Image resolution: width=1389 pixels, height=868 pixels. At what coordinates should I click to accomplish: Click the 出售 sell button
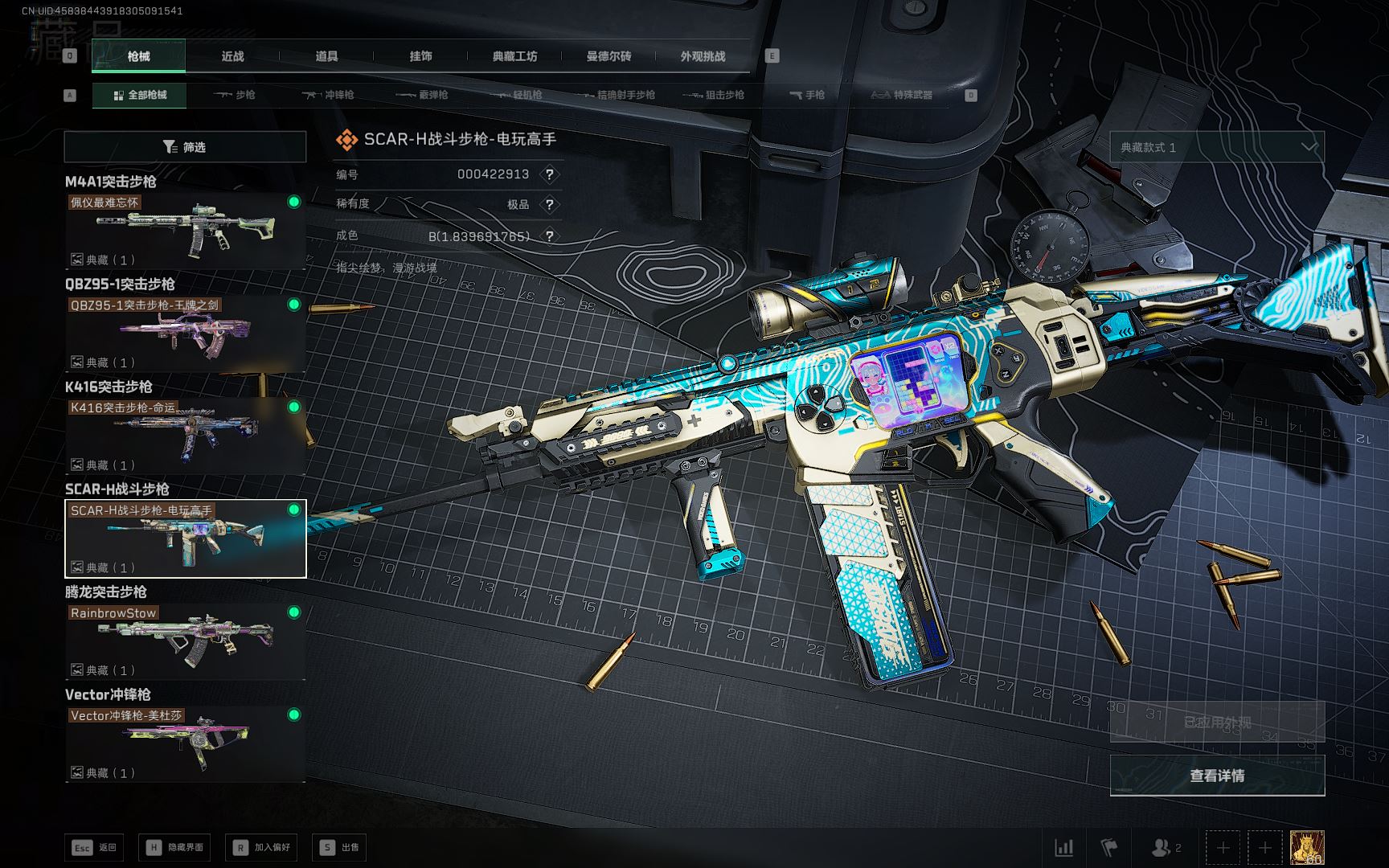click(341, 847)
